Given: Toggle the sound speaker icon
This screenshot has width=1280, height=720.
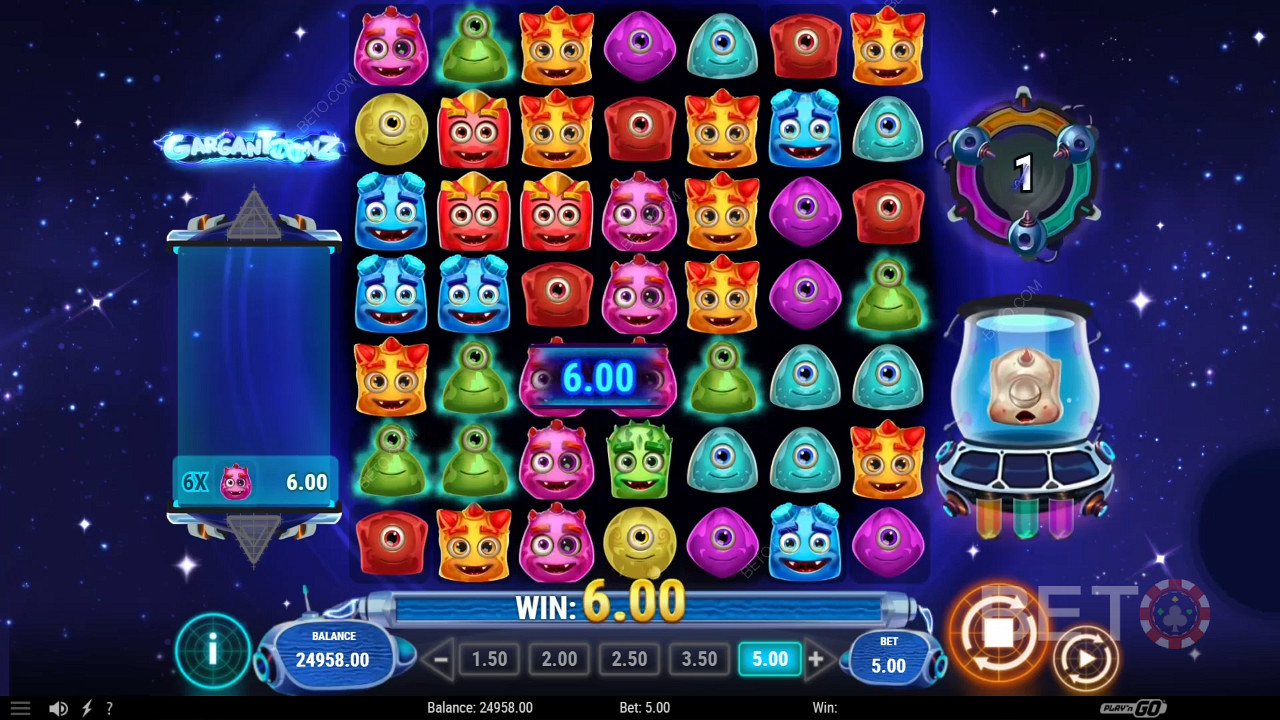Looking at the screenshot, I should point(58,708).
